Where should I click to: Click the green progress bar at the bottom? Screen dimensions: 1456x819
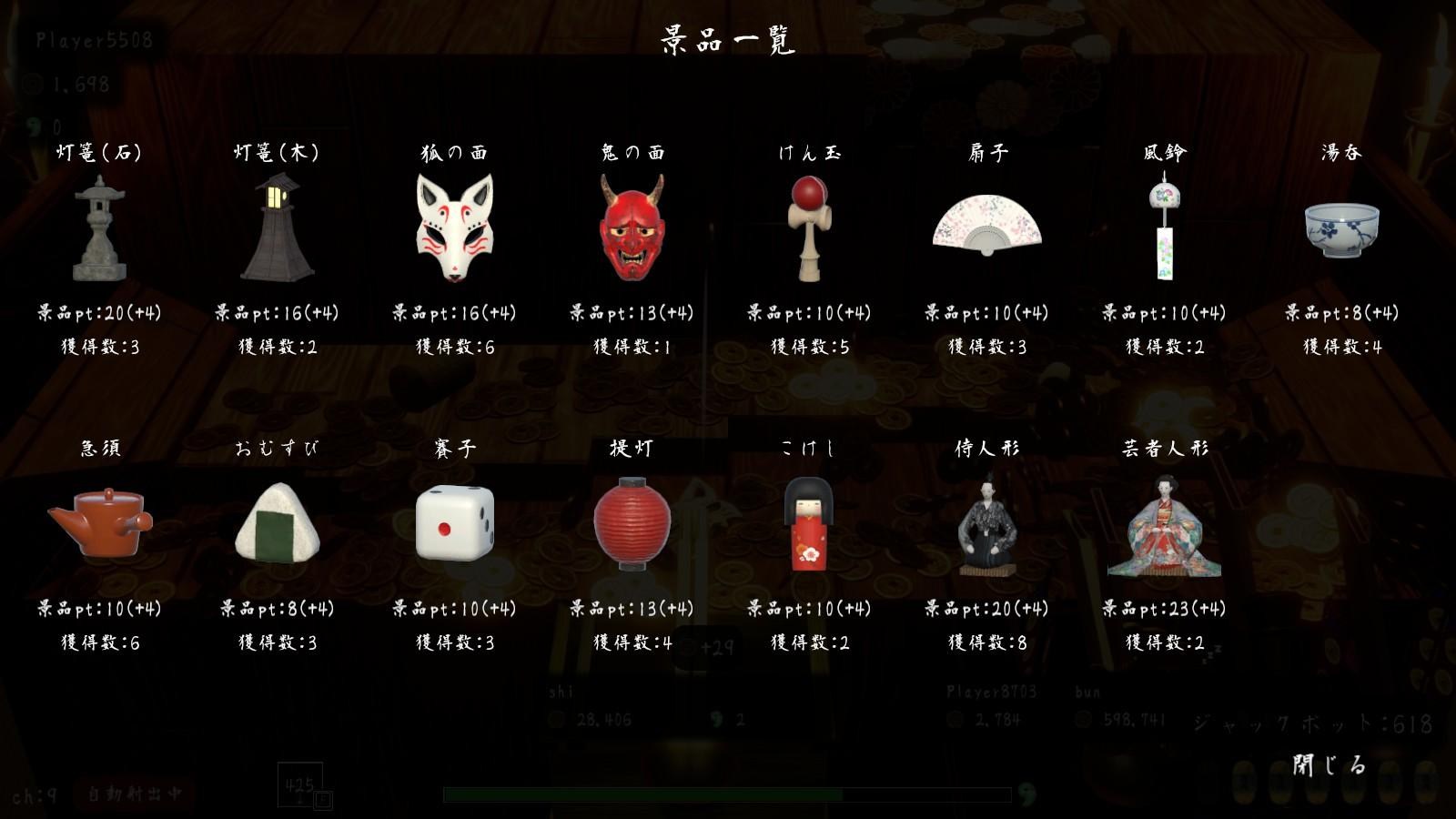pyautogui.click(x=728, y=791)
